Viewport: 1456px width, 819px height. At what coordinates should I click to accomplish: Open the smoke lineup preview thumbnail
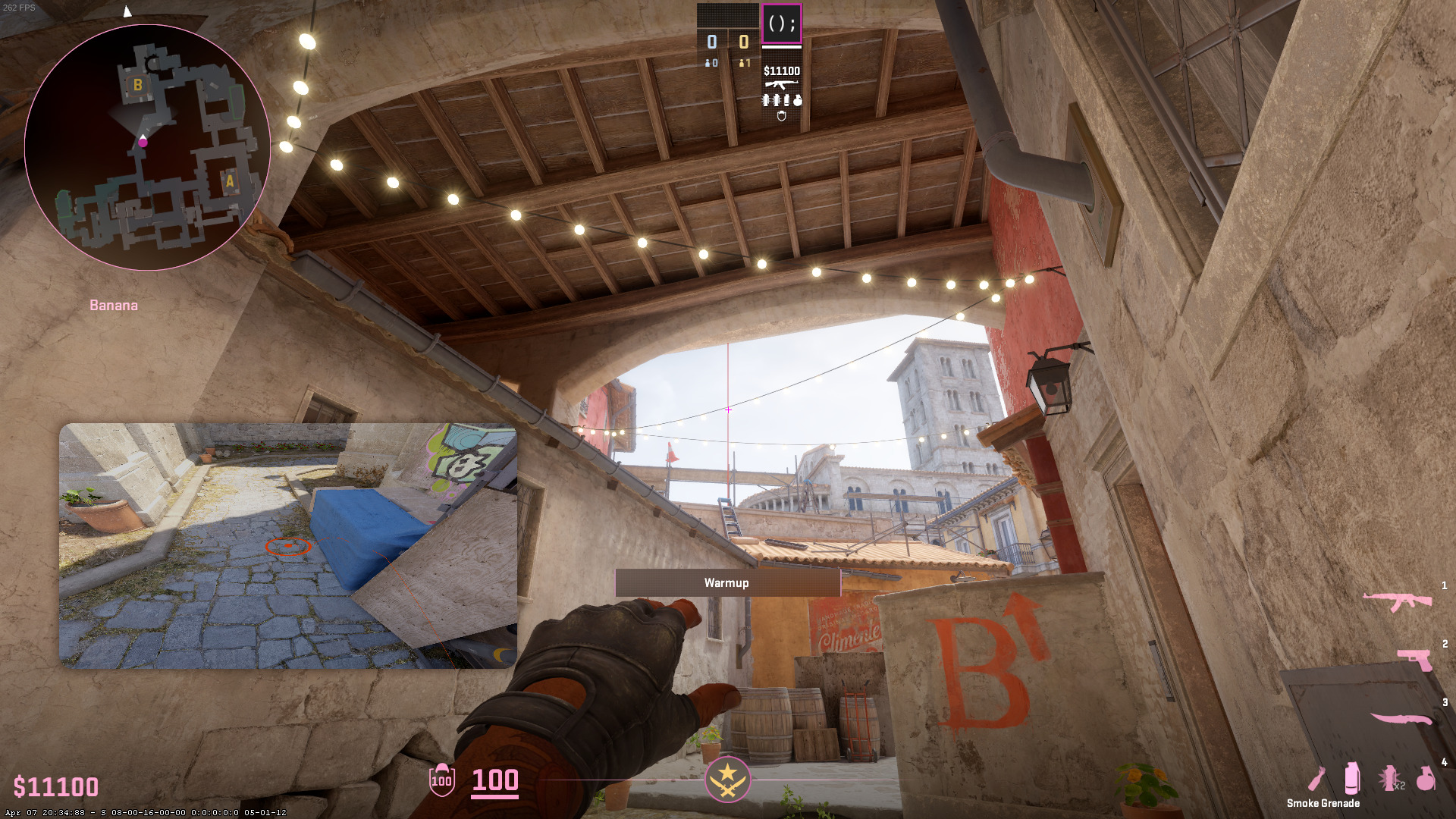(288, 546)
